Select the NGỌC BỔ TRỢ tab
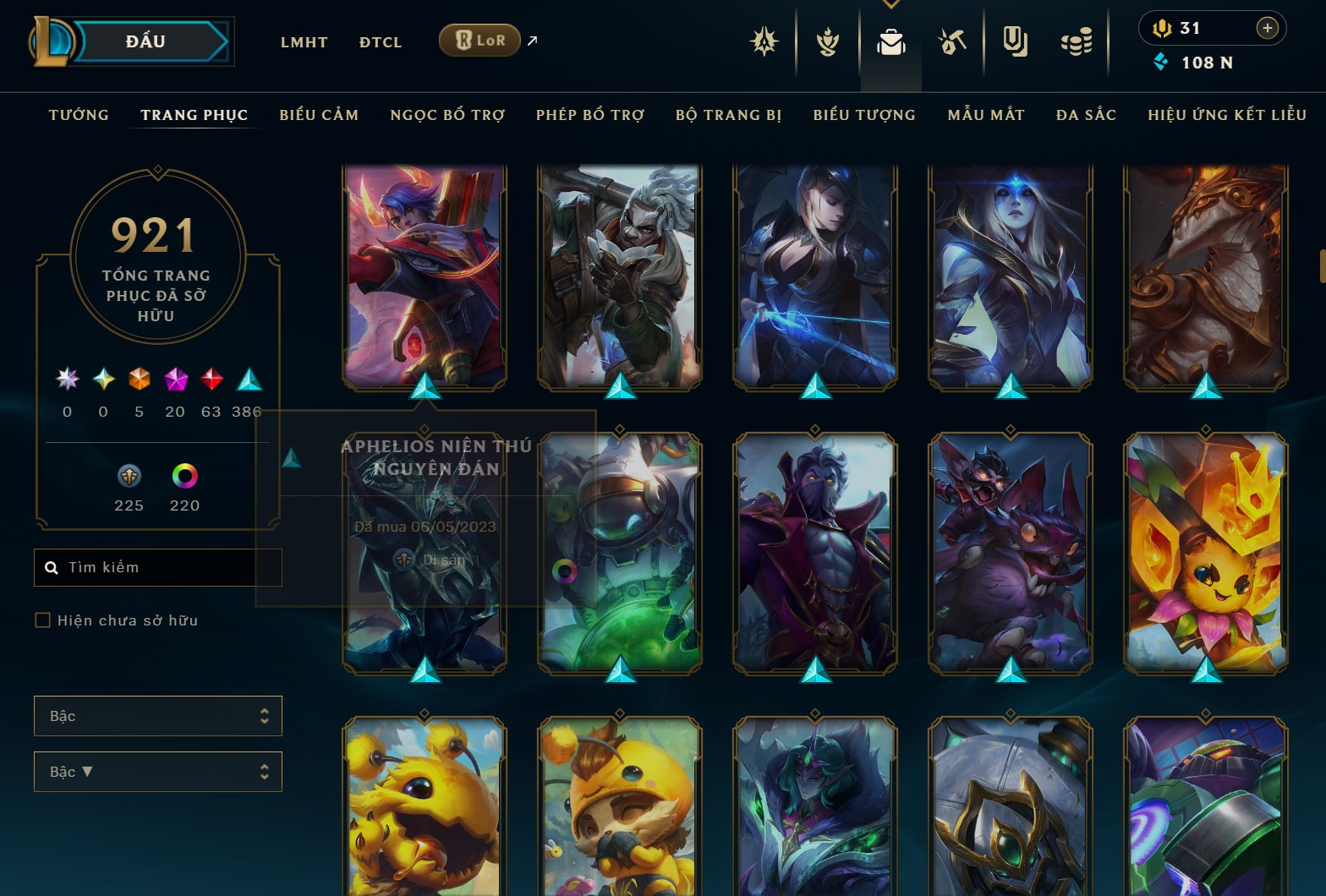 pyautogui.click(x=447, y=115)
